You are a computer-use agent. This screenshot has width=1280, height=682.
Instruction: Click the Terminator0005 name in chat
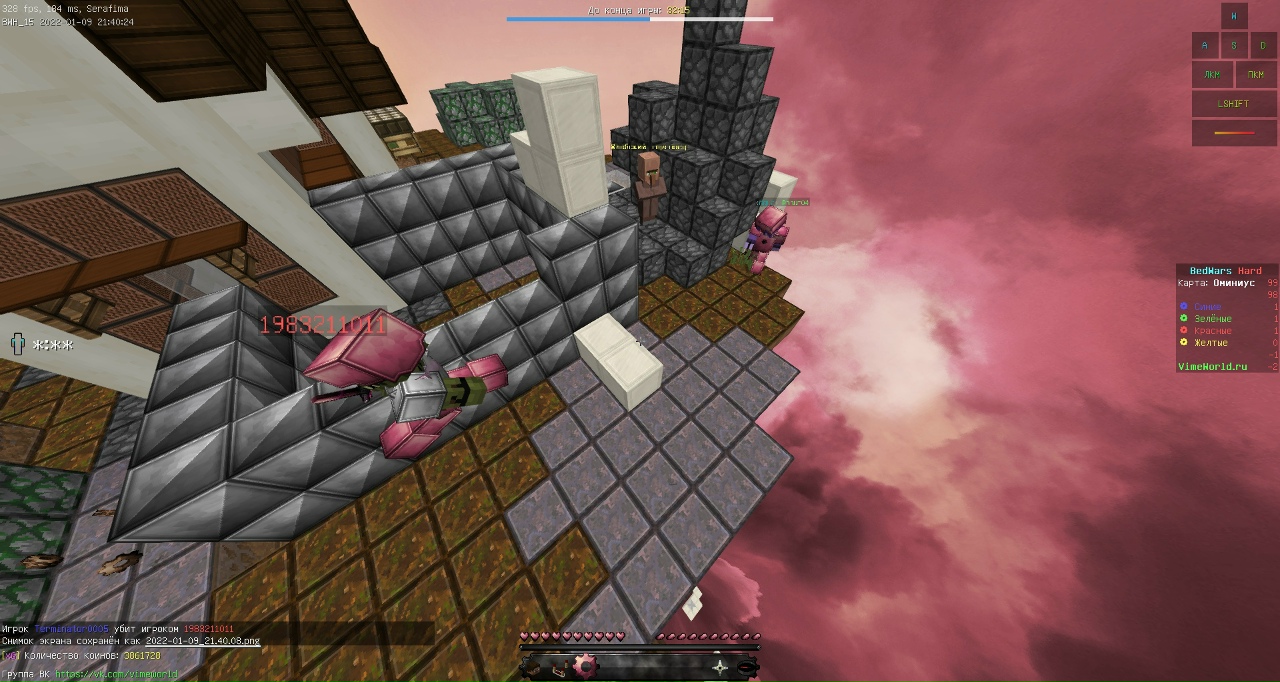click(71, 629)
